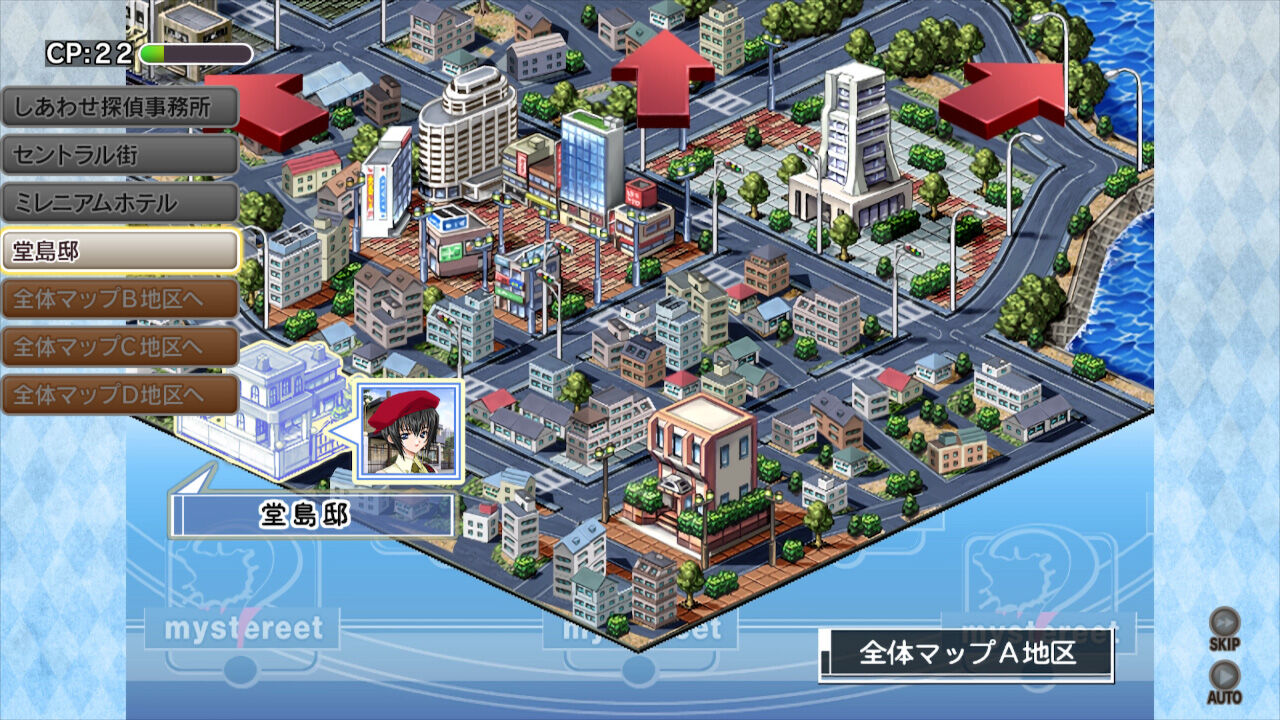Click the 全体マップA地区 area label
This screenshot has height=720, width=1280.
(964, 651)
